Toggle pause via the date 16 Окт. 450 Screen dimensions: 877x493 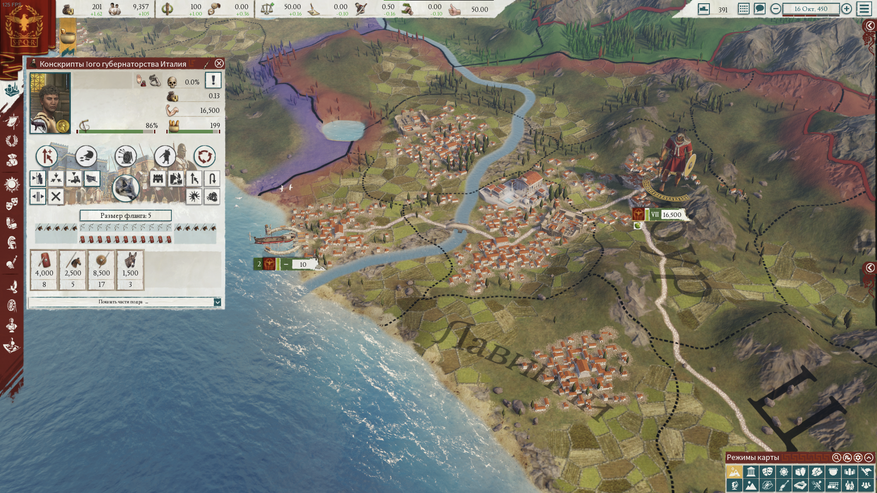[811, 9]
